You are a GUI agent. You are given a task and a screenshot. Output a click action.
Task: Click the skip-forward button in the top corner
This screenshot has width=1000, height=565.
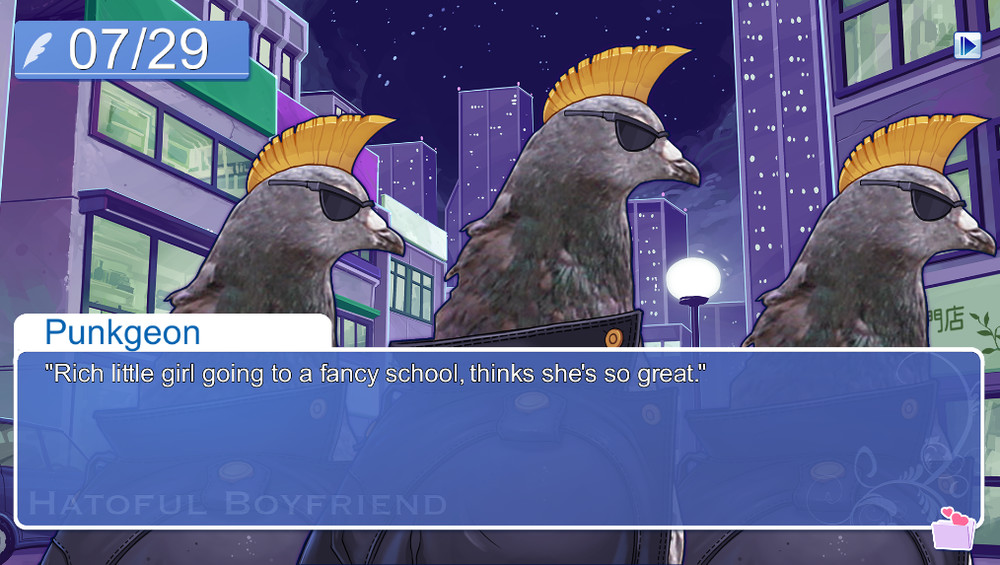point(967,45)
